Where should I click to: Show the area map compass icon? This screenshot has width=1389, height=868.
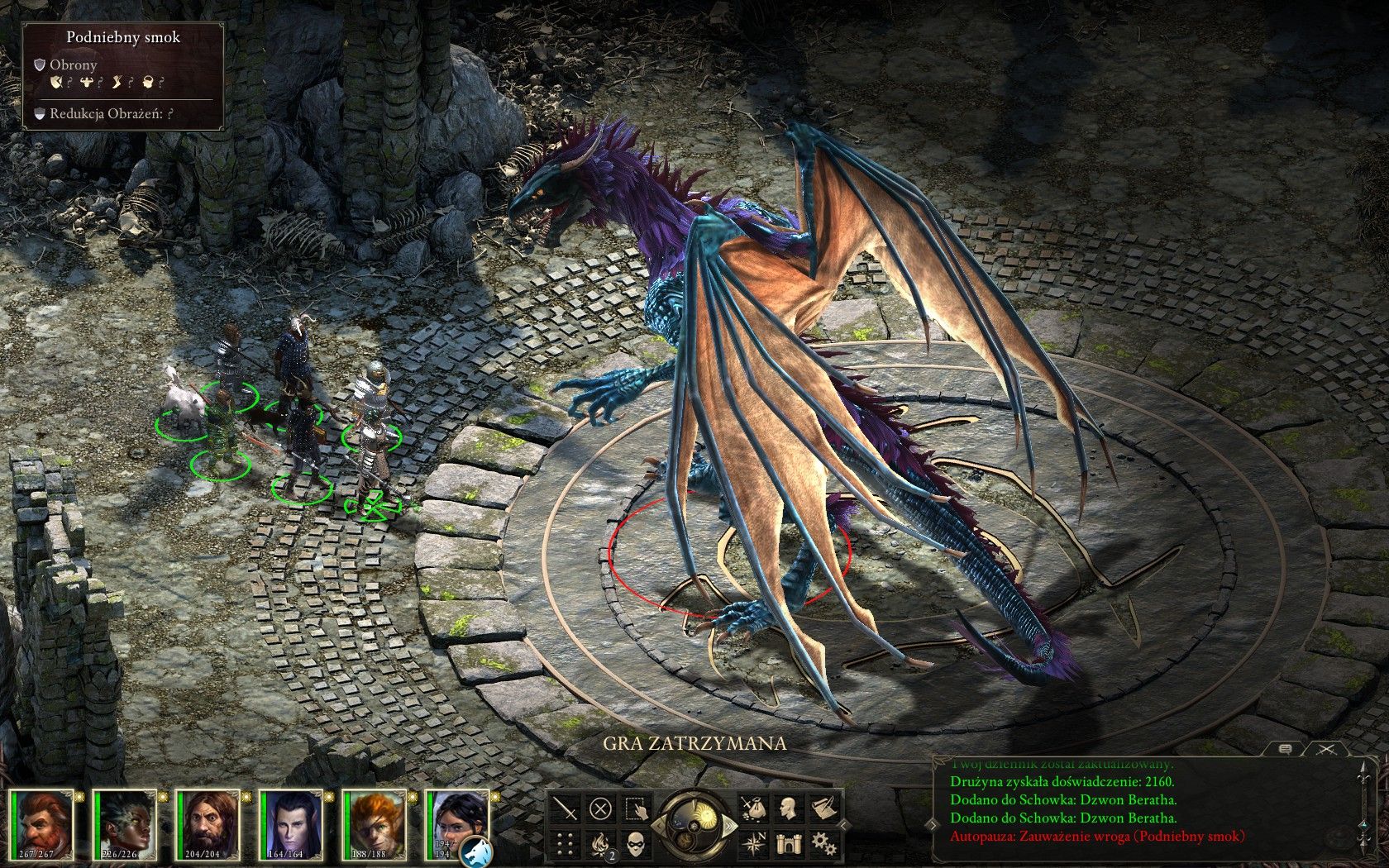click(753, 843)
